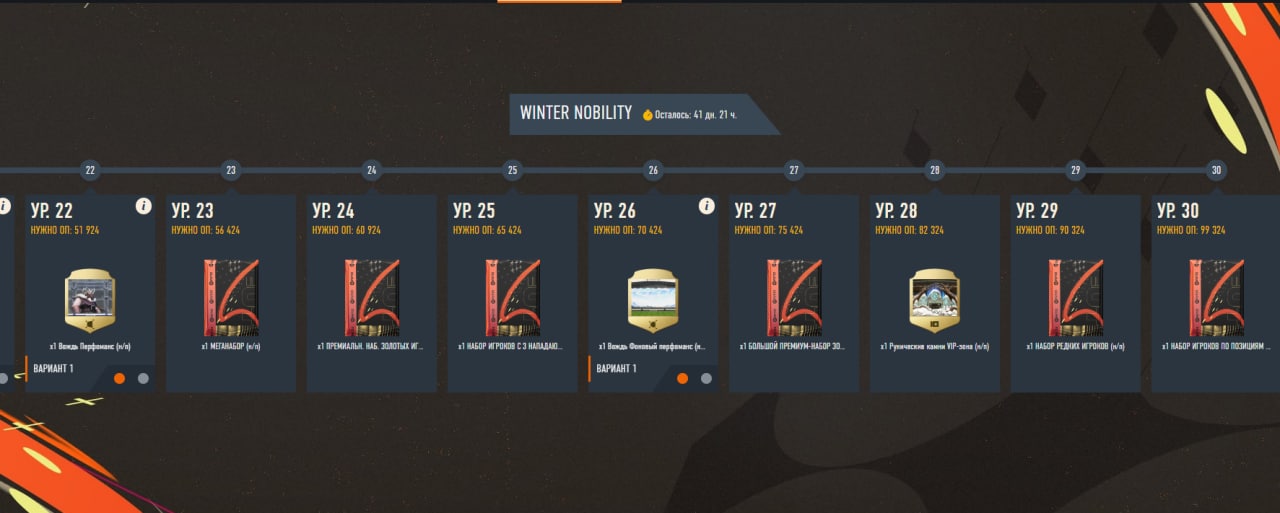The width and height of the screenshot is (1280, 513).
Task: Open info for the level 22 reward
Action: (143, 206)
